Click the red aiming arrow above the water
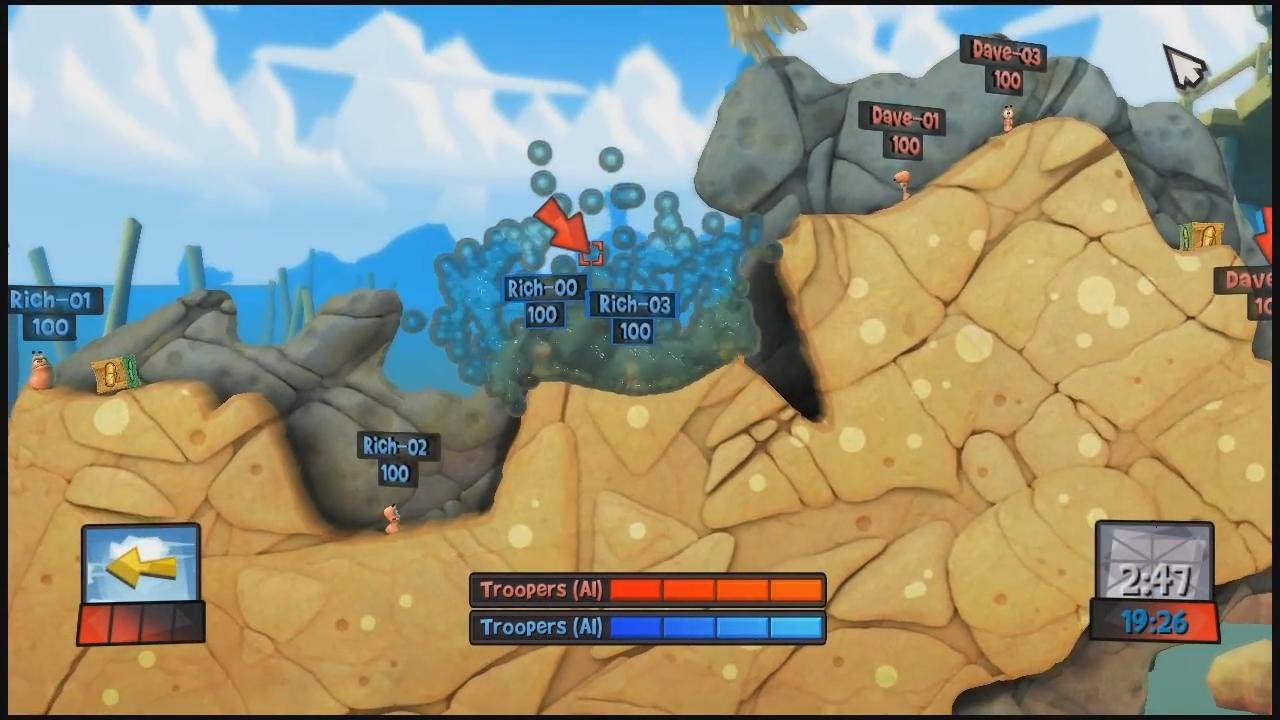The width and height of the screenshot is (1280, 720). (565, 228)
